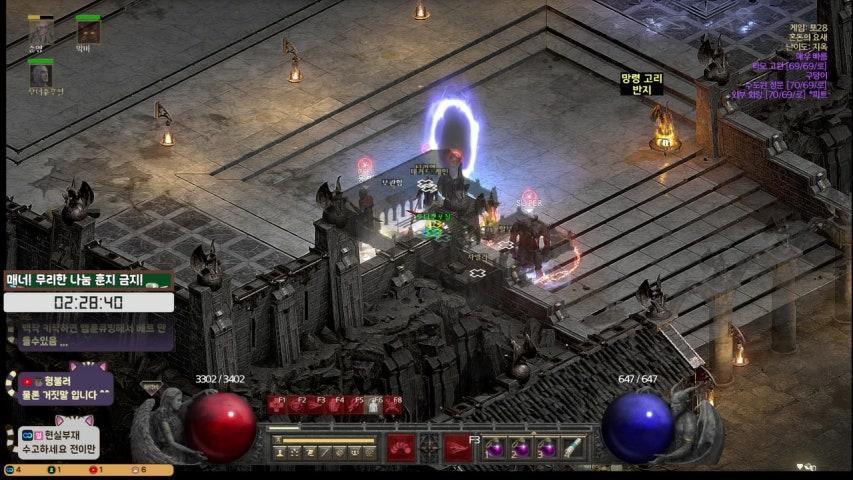The height and width of the screenshot is (480, 853).
Task: Select the quick skill icon labeled F8
Action: click(394, 405)
